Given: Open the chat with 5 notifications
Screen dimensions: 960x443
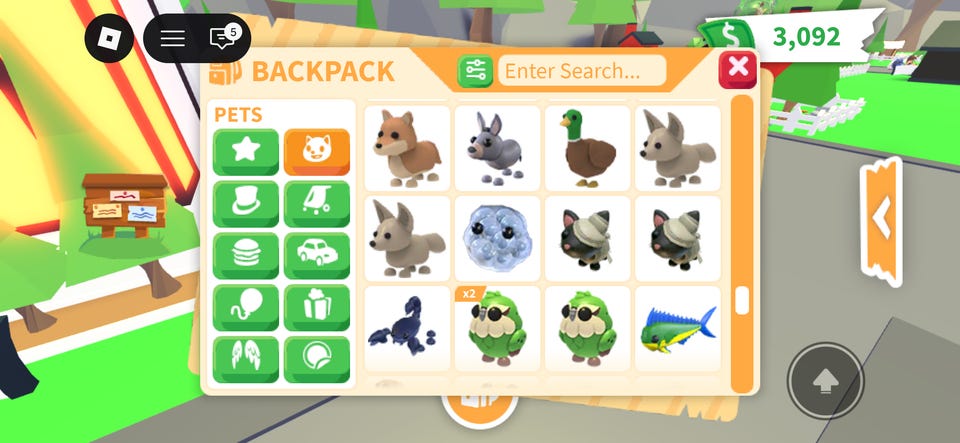Looking at the screenshot, I should 223,39.
